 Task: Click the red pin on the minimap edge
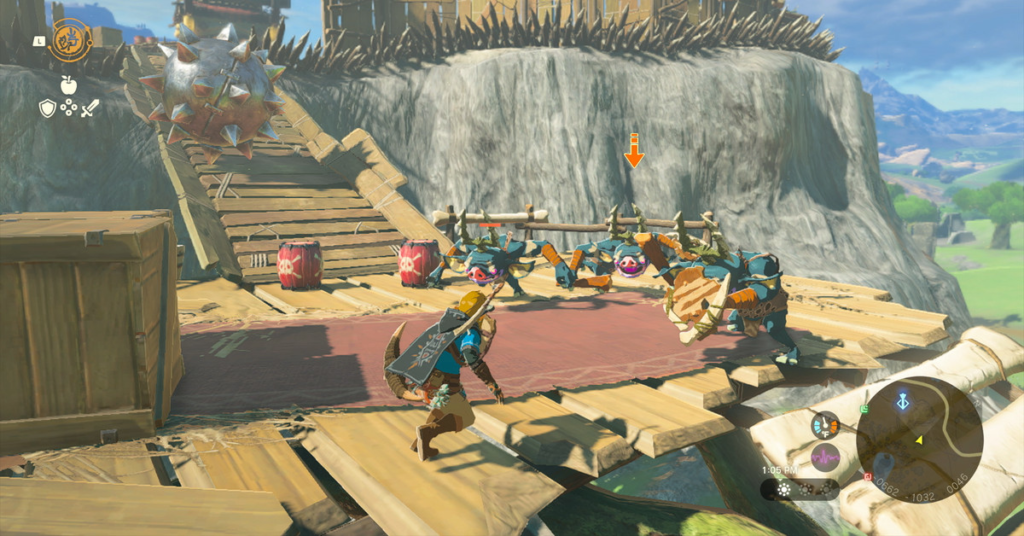tap(867, 476)
